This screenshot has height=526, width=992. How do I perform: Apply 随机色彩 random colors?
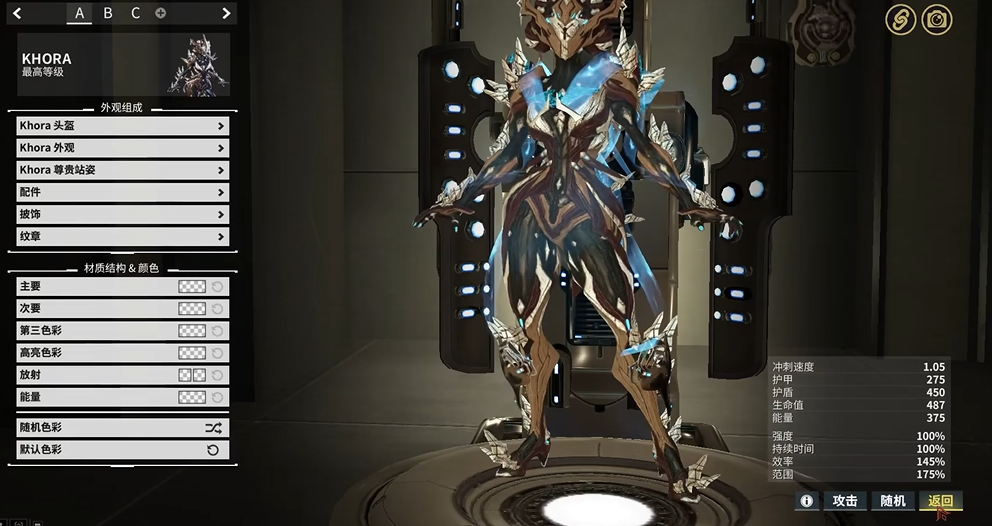coord(123,427)
